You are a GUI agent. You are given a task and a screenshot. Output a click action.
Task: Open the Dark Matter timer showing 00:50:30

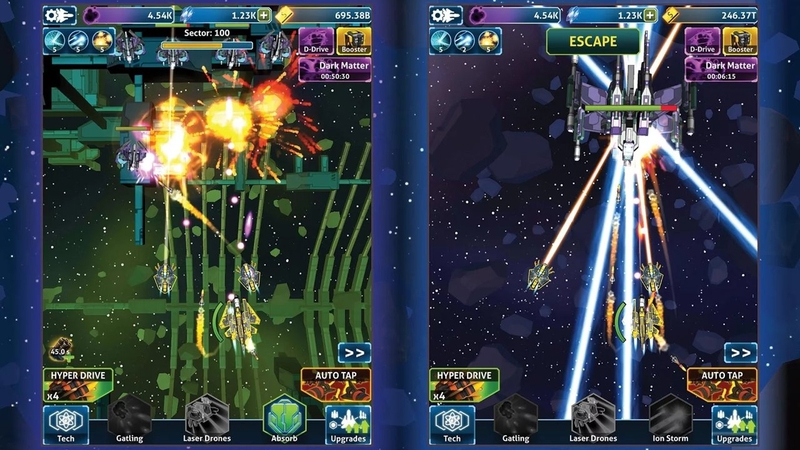(x=335, y=70)
